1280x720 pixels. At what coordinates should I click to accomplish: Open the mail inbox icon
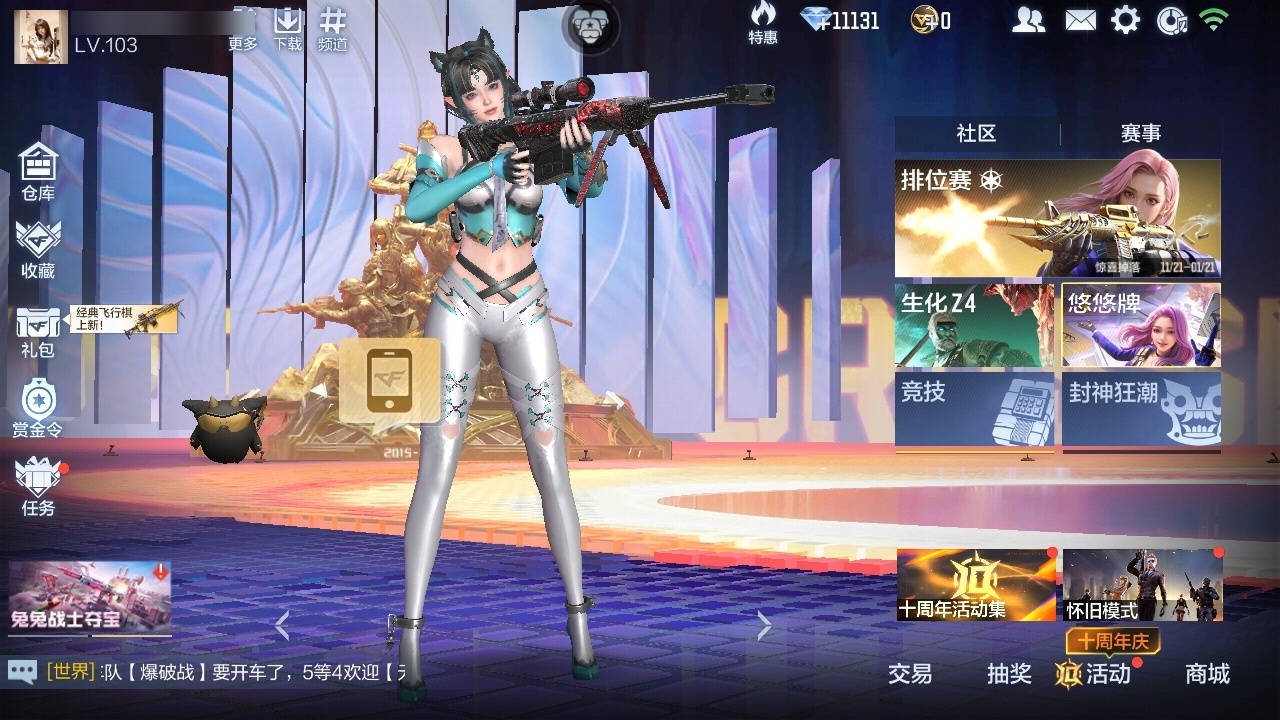tap(1081, 18)
